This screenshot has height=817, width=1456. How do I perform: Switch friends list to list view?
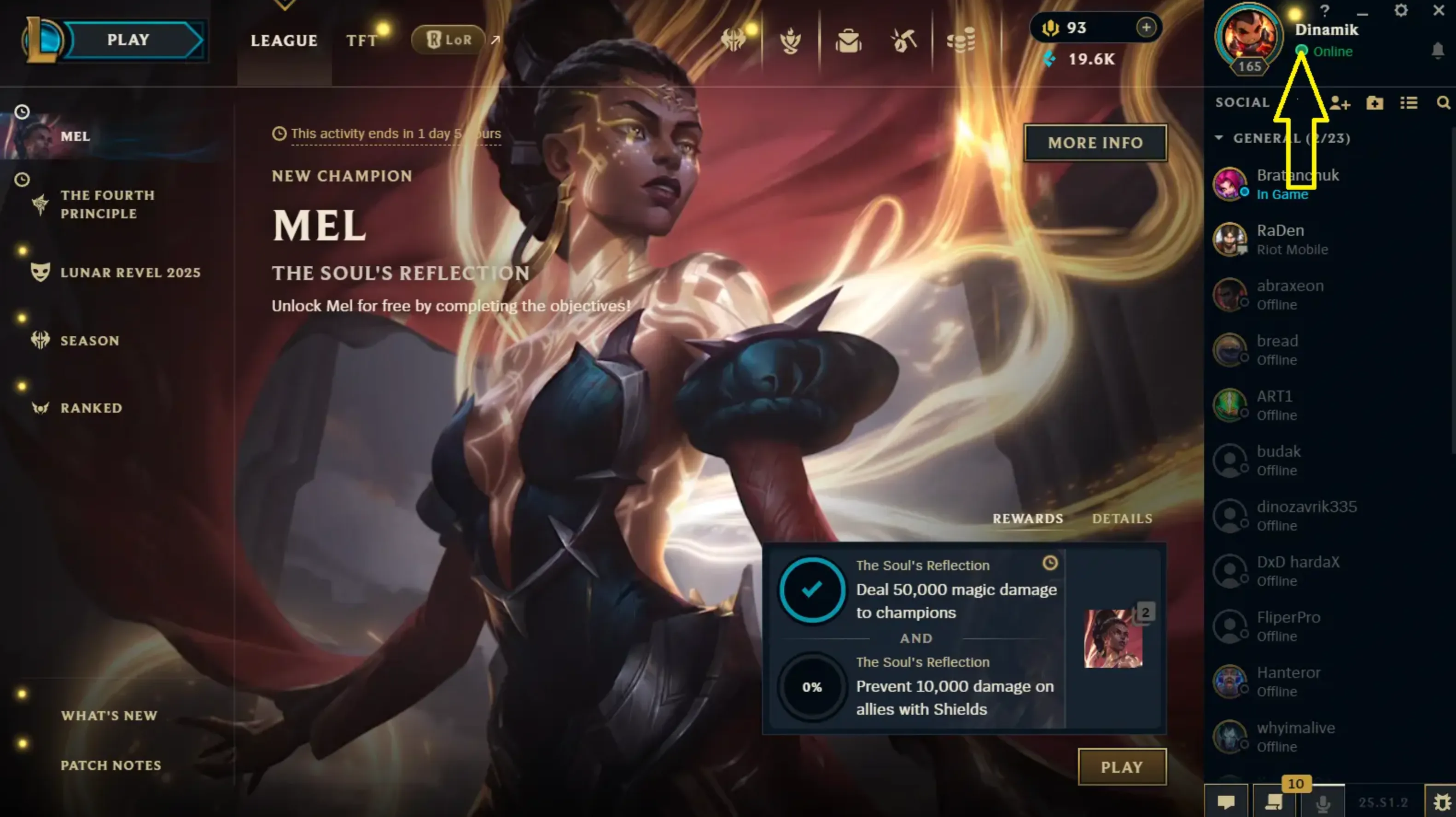pos(1409,103)
